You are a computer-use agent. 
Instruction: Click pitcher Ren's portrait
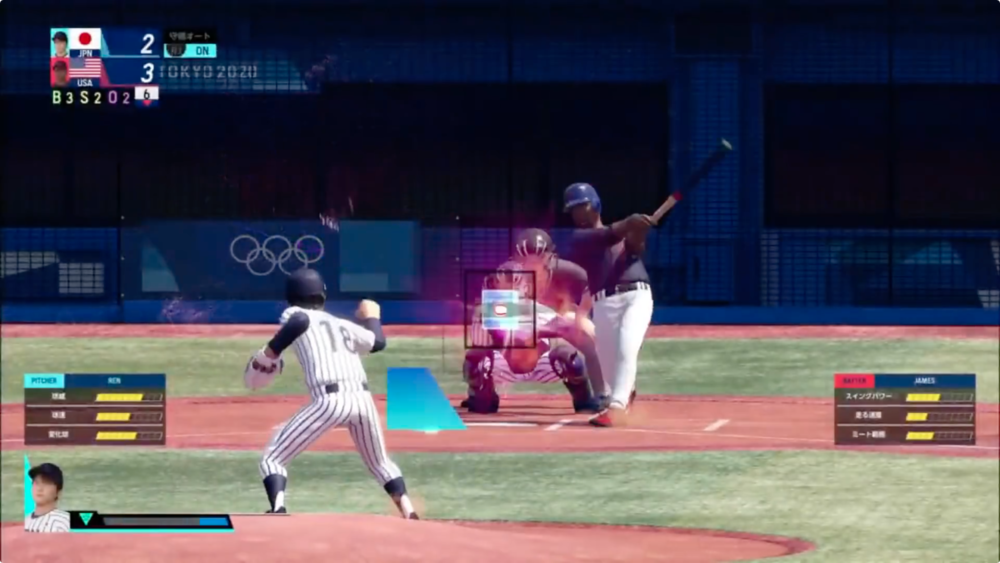[x=47, y=497]
